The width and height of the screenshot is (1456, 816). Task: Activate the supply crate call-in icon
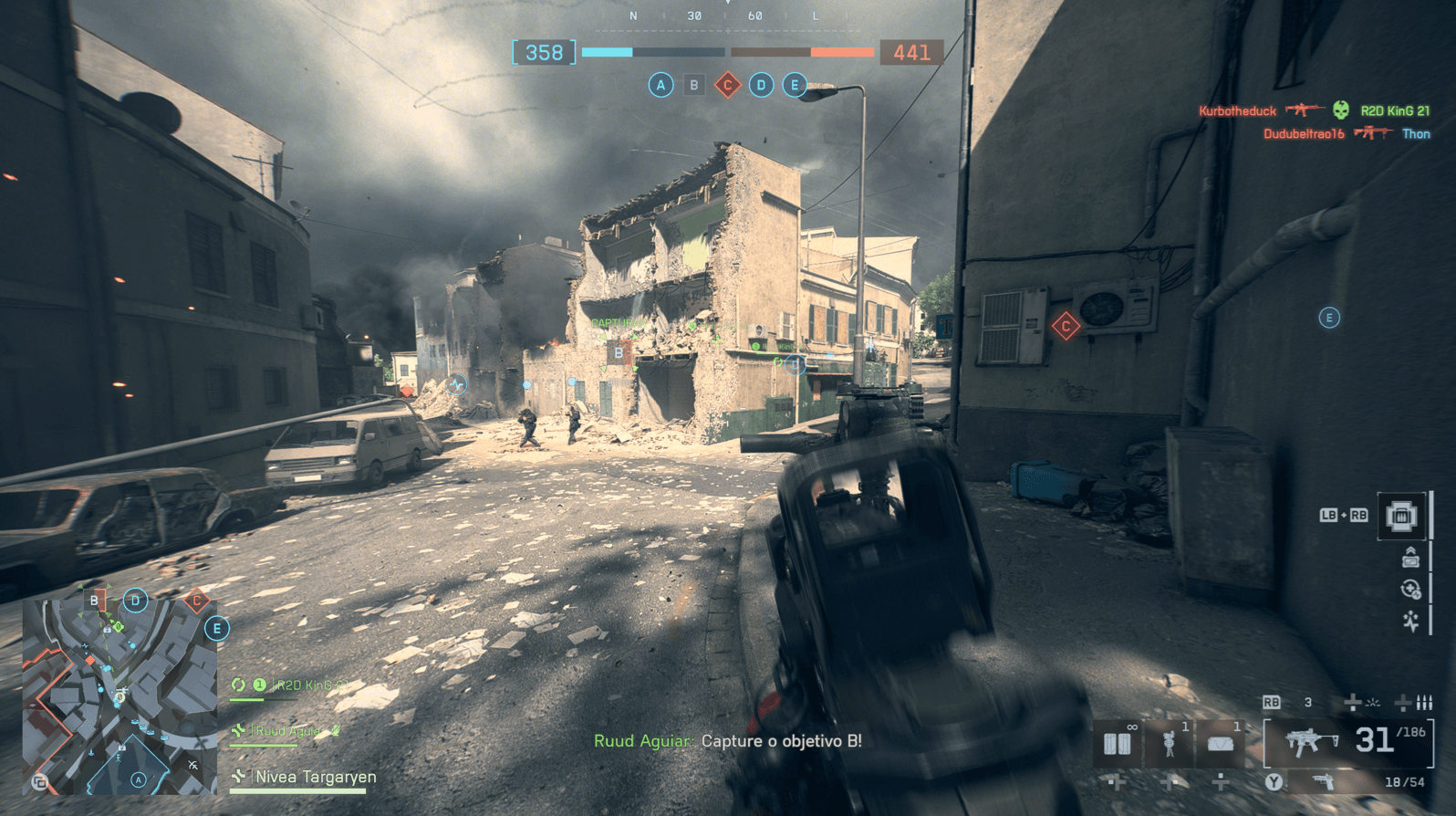[1401, 517]
